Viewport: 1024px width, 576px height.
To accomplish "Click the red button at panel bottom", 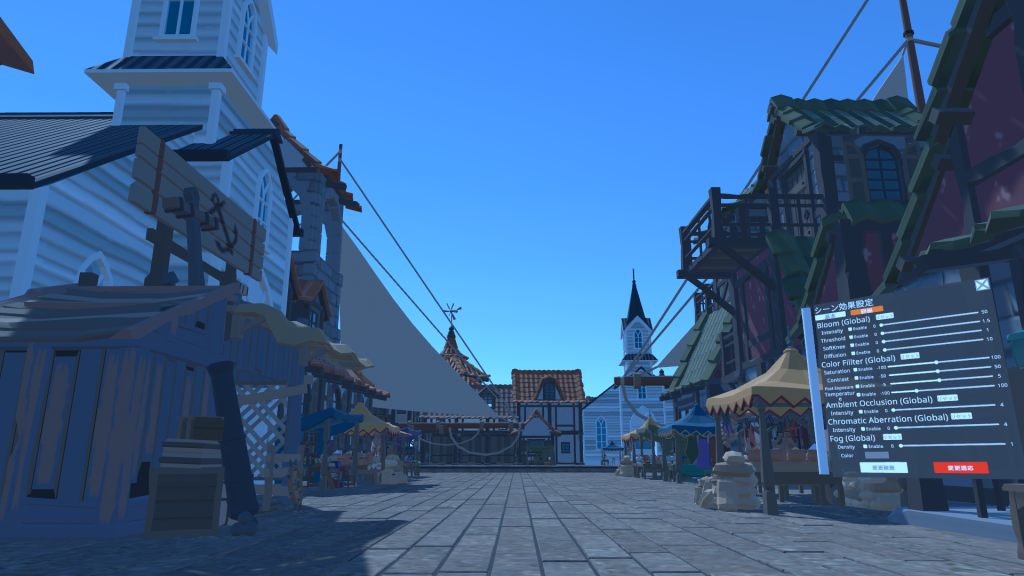I will pos(960,467).
